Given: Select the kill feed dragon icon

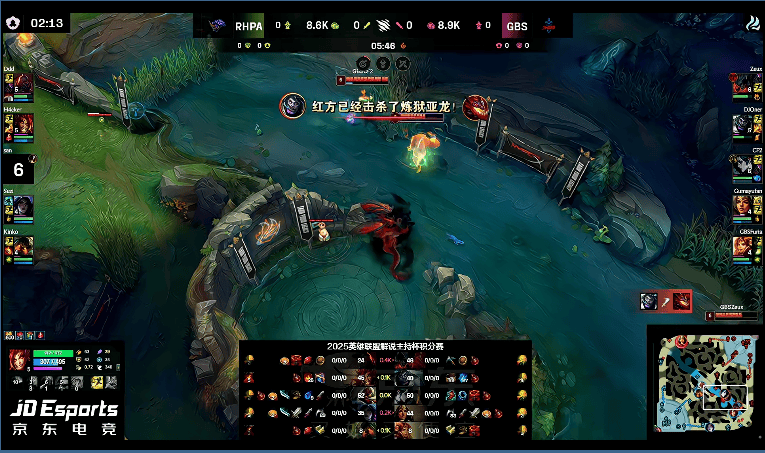Looking at the screenshot, I should pyautogui.click(x=680, y=301).
